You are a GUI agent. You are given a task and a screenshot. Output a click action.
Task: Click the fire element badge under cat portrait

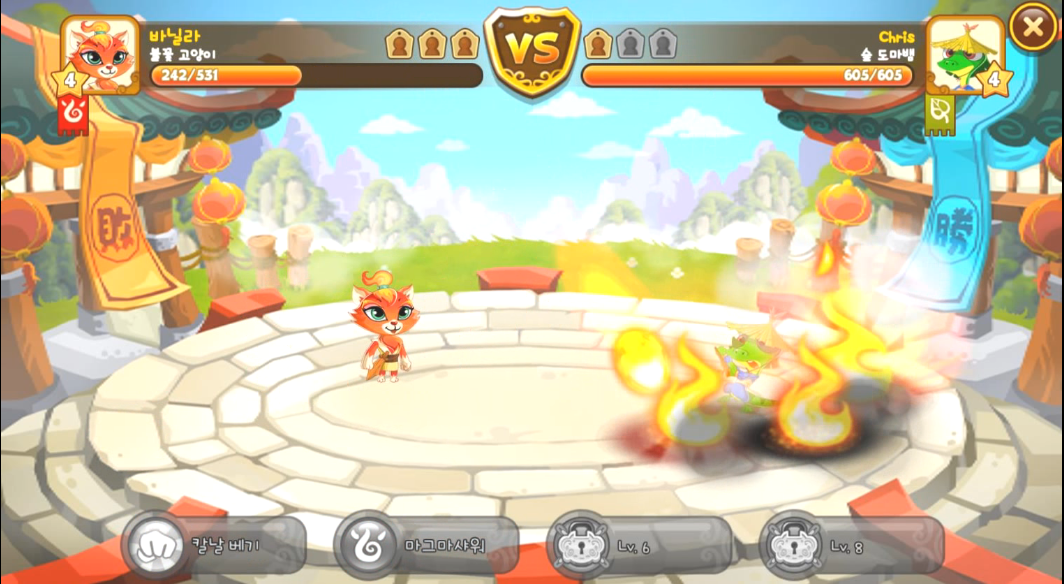click(x=74, y=113)
